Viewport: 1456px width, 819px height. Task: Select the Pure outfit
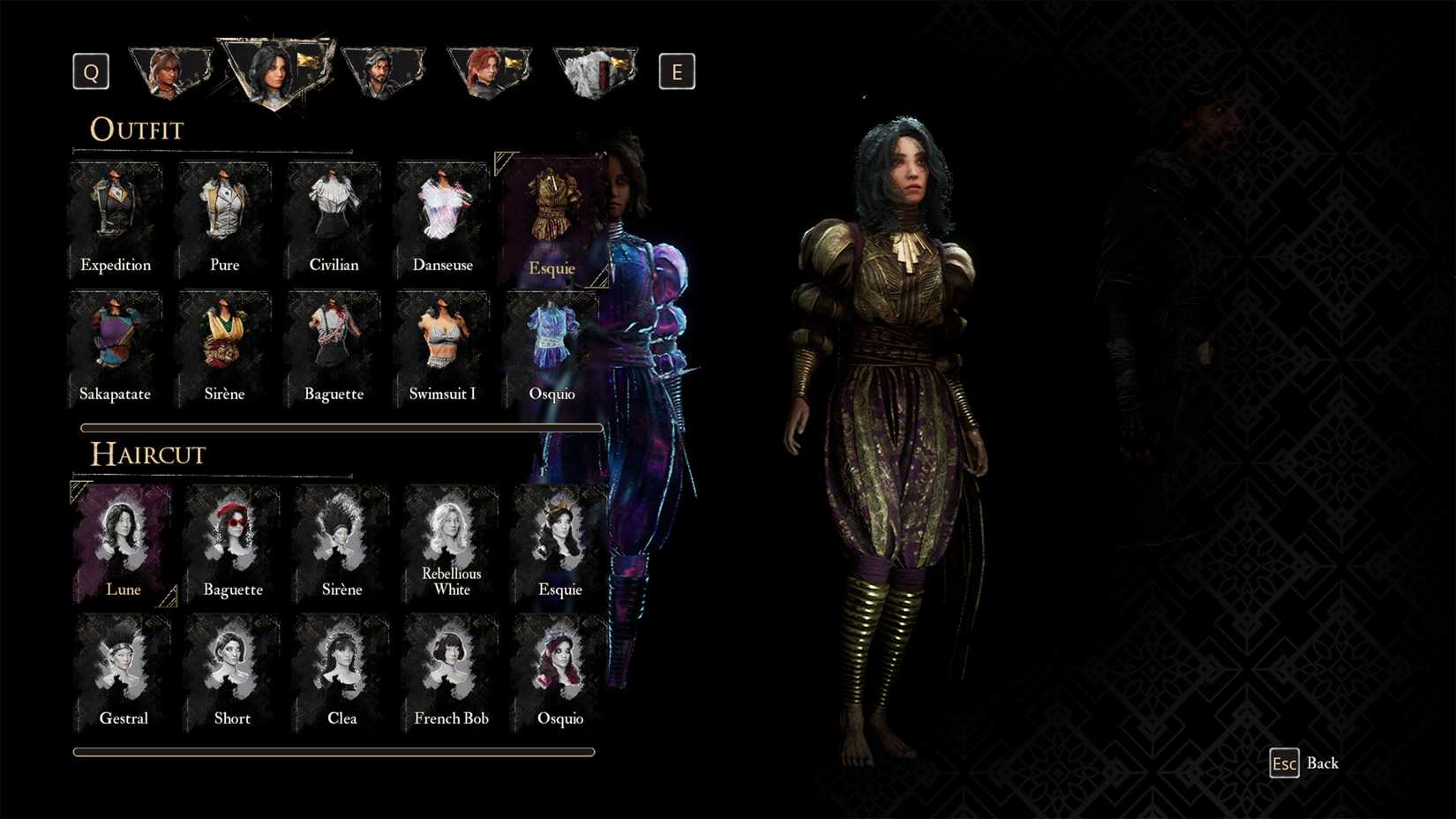pyautogui.click(x=223, y=212)
